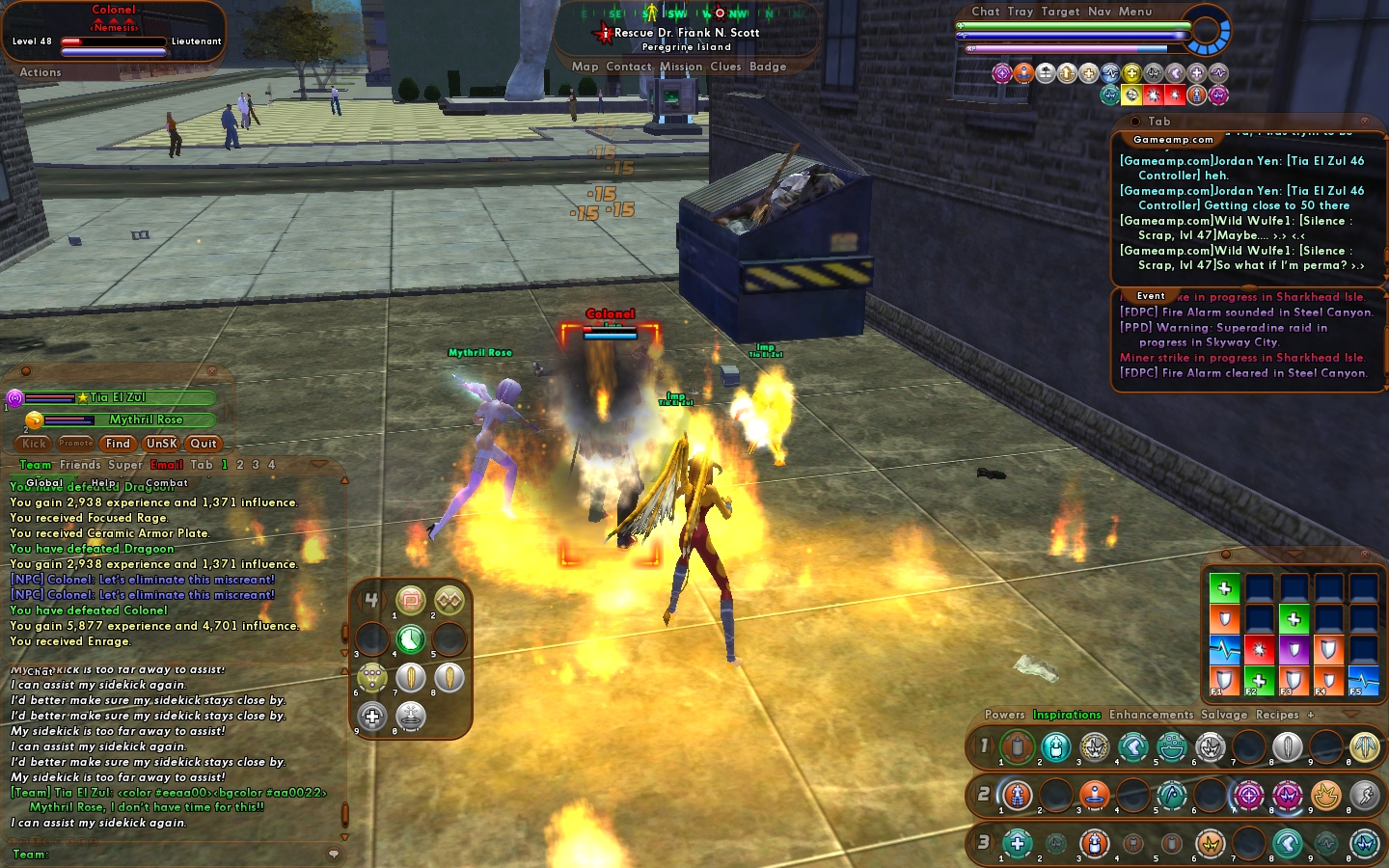
Task: Quit the team
Action: [x=204, y=444]
